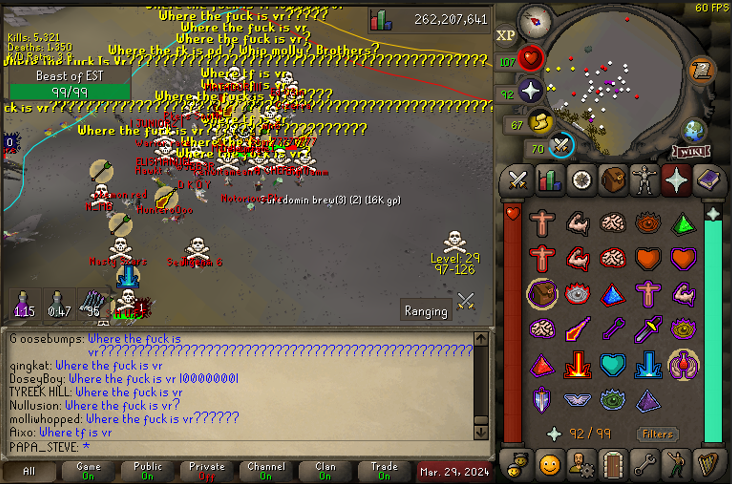Open the Combat Options tab
Screen dimensions: 732x484
[518, 180]
